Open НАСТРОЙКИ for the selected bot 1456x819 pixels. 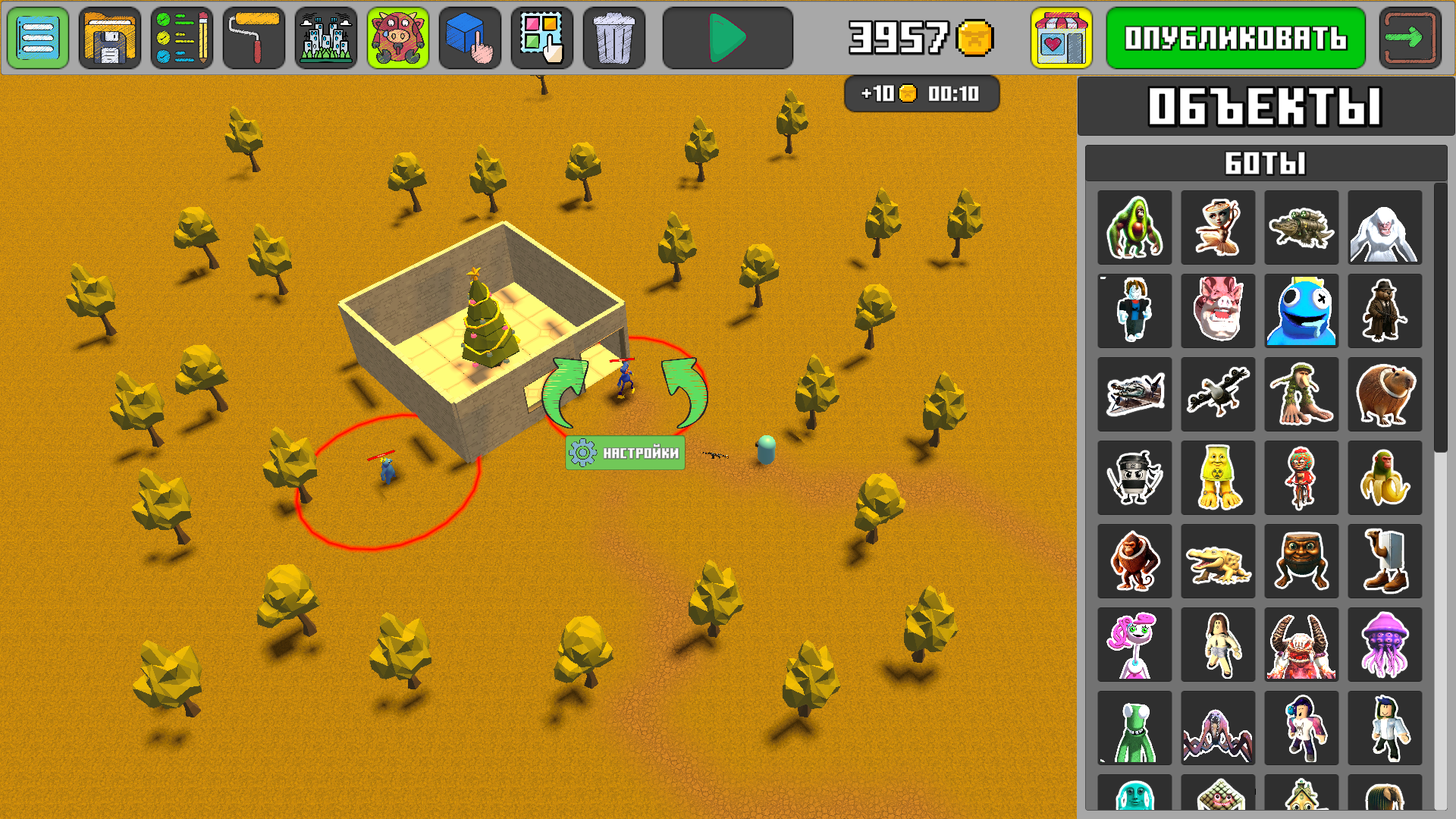click(x=625, y=453)
